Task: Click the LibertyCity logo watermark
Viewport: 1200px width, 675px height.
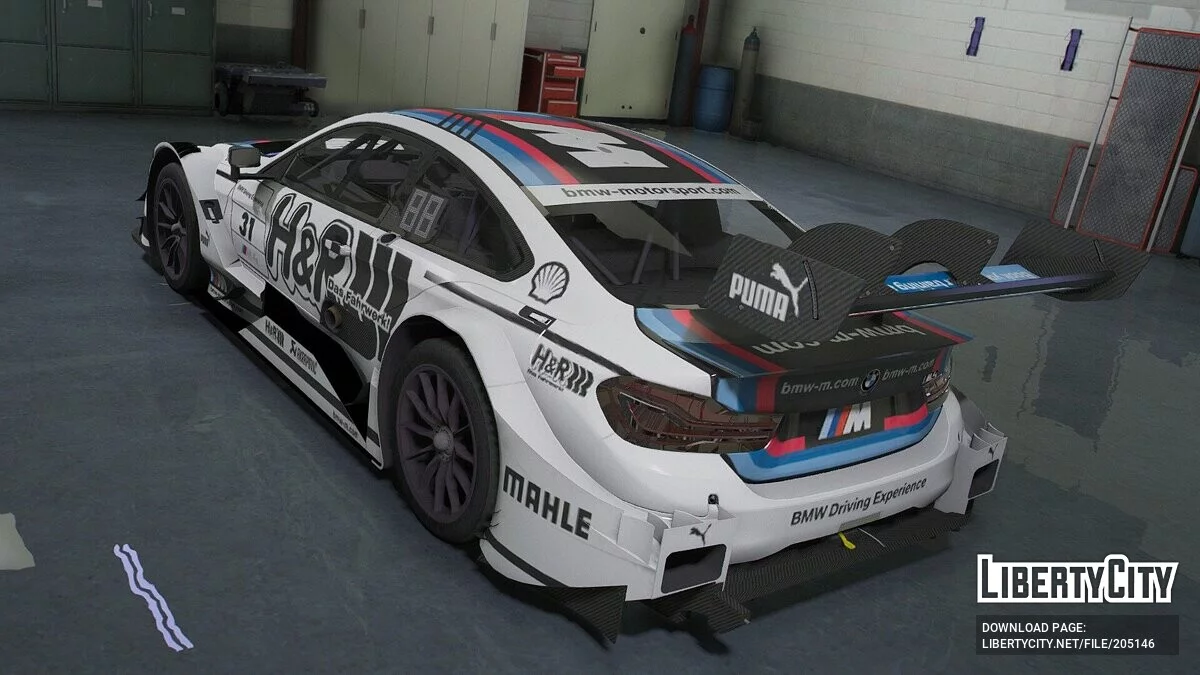Action: click(x=1077, y=579)
